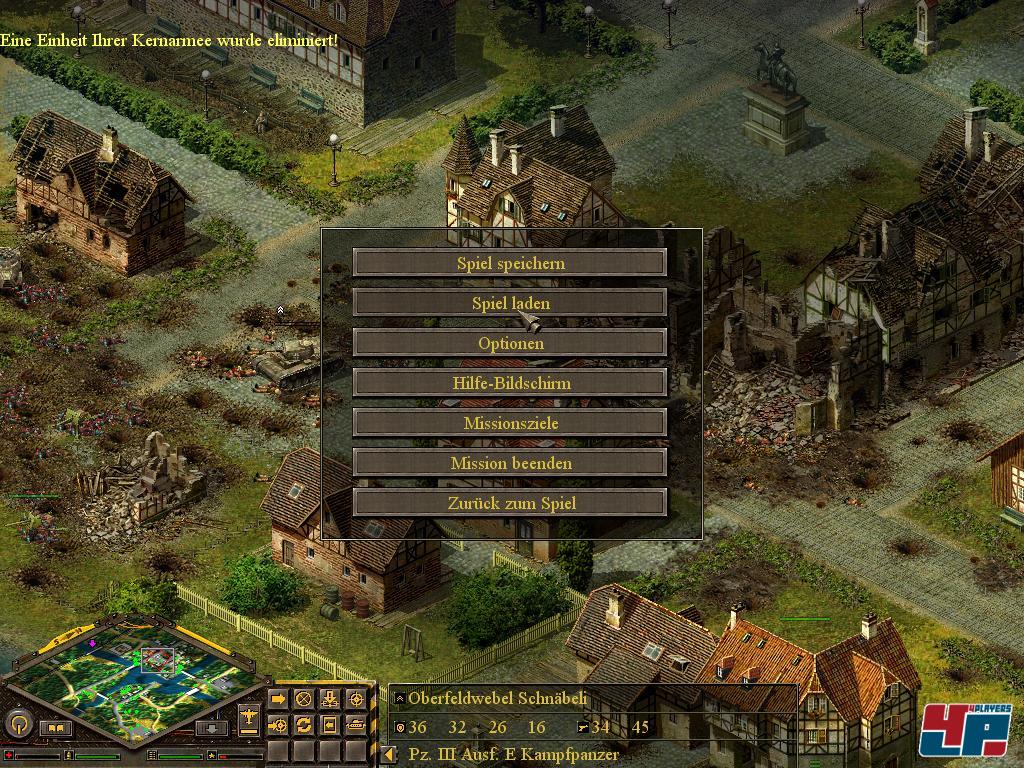Show the Hilfe-Bildschirm help screen
Screen dimensions: 1024x768
[x=510, y=383]
